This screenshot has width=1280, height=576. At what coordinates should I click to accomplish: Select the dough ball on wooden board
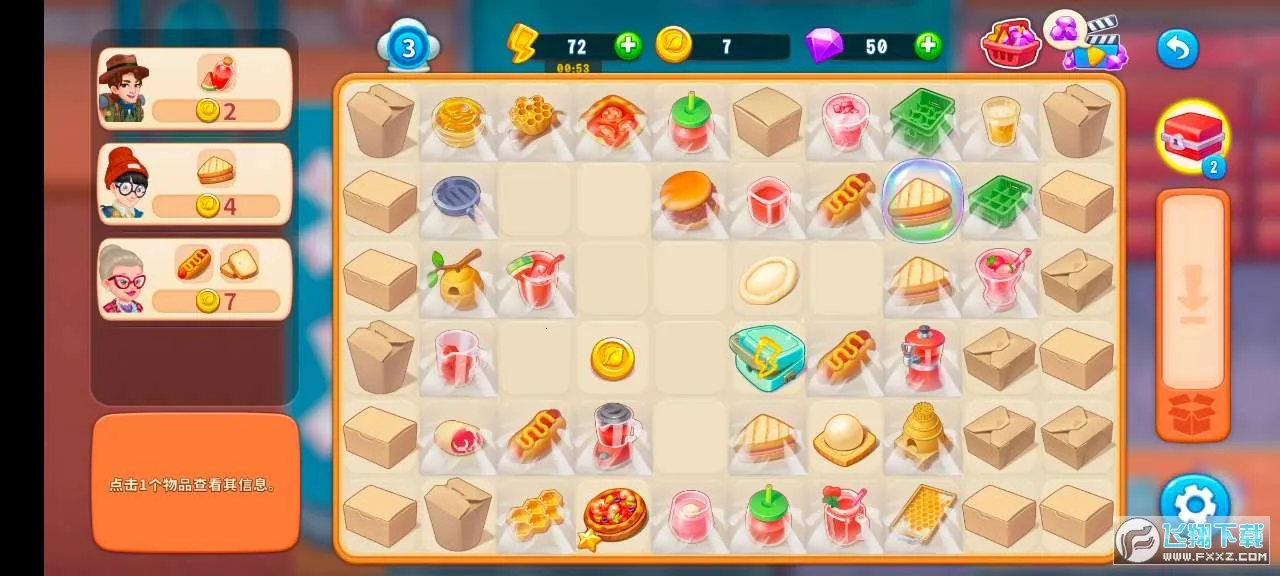point(844,438)
